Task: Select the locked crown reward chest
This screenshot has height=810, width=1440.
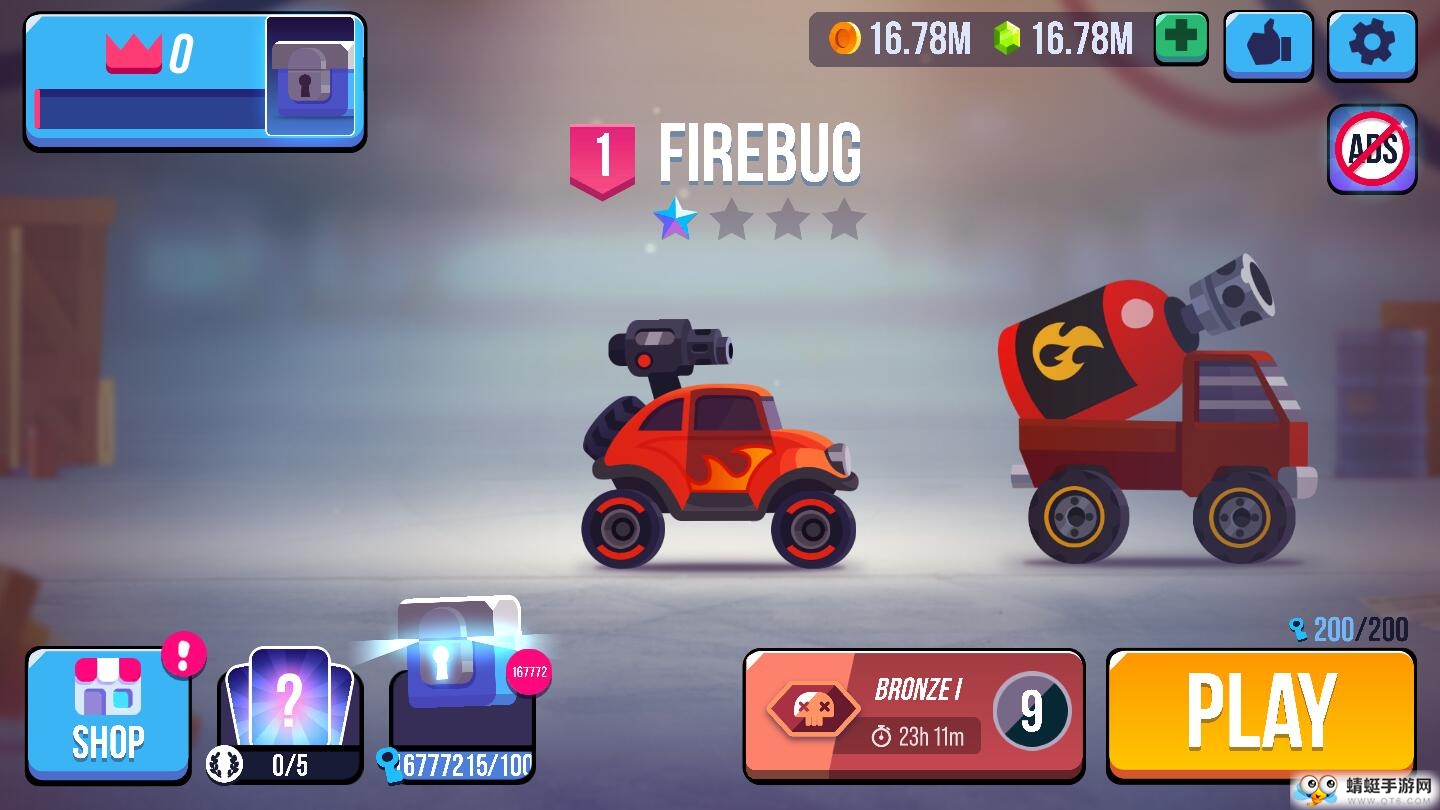Action: point(311,77)
